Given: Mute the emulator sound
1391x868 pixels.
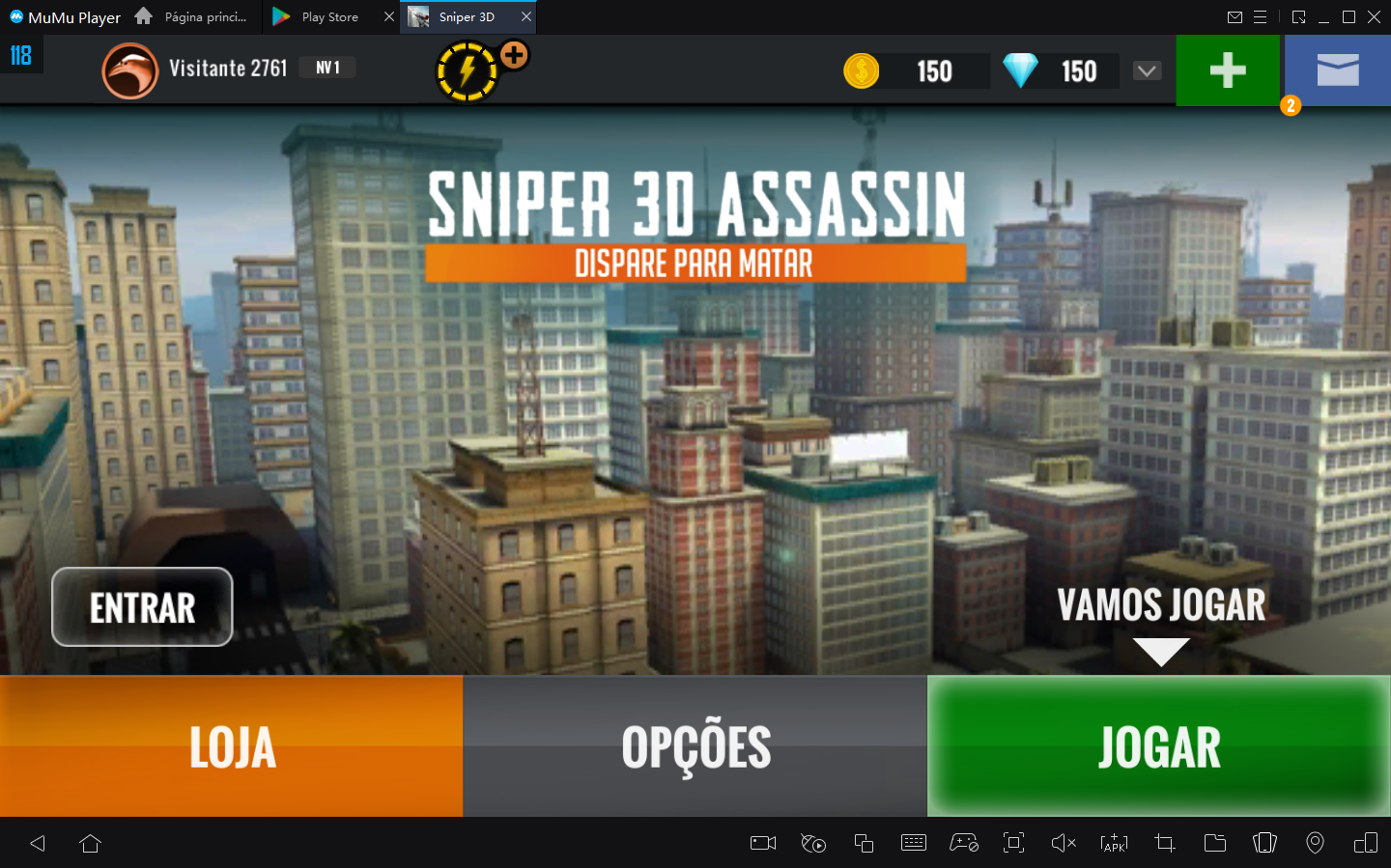Looking at the screenshot, I should 1064,843.
